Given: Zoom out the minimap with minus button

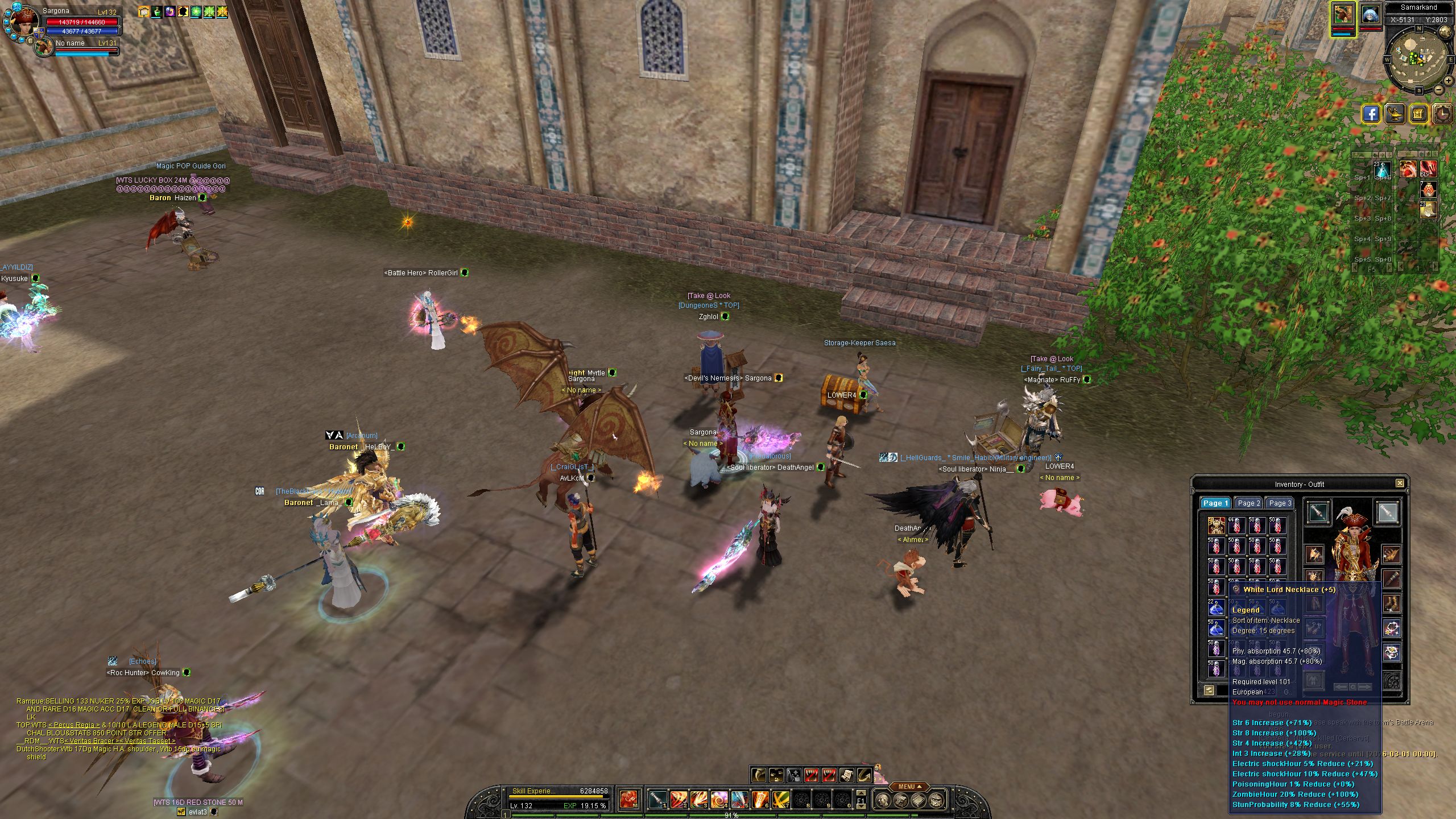Looking at the screenshot, I should pos(1439,90).
